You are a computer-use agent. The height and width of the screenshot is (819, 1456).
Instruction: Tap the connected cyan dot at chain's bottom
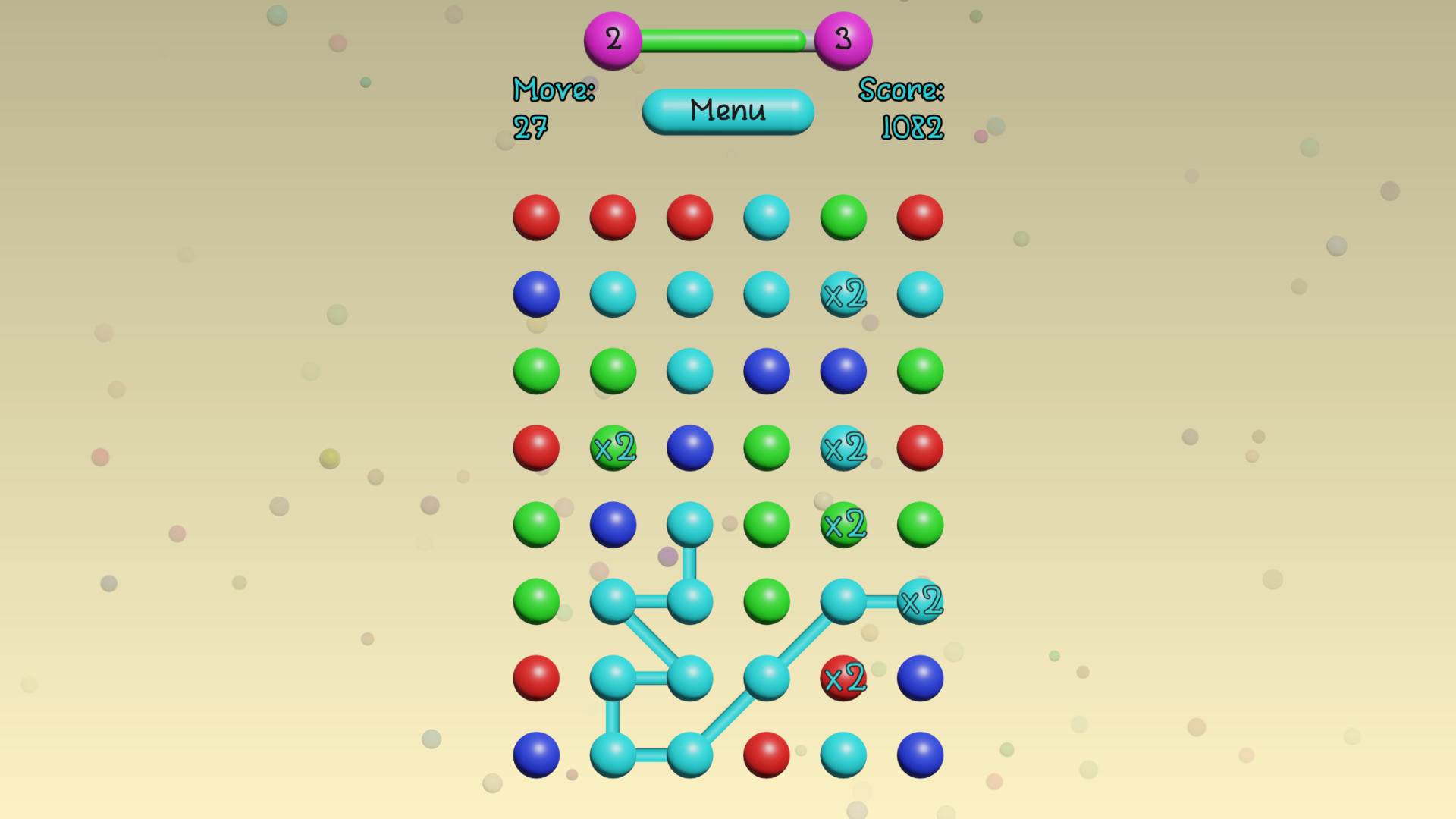click(689, 753)
